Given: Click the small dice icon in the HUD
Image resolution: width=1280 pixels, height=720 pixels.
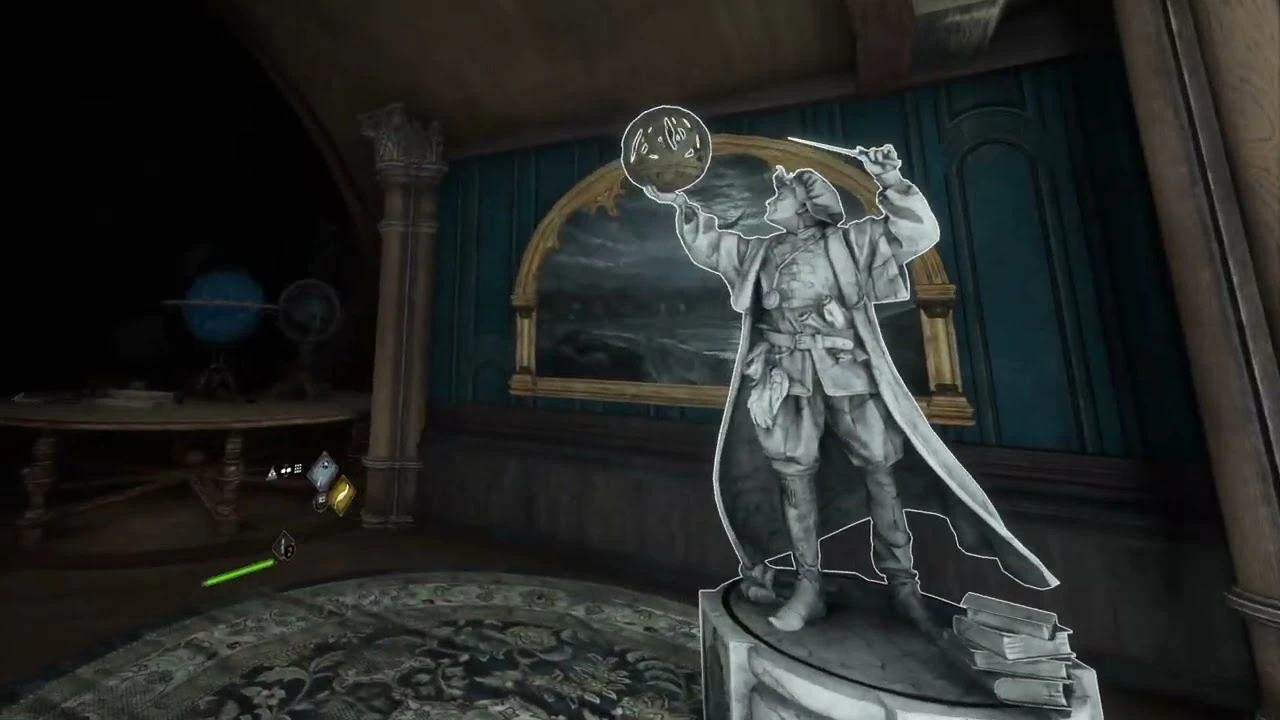Looking at the screenshot, I should click(286, 470).
